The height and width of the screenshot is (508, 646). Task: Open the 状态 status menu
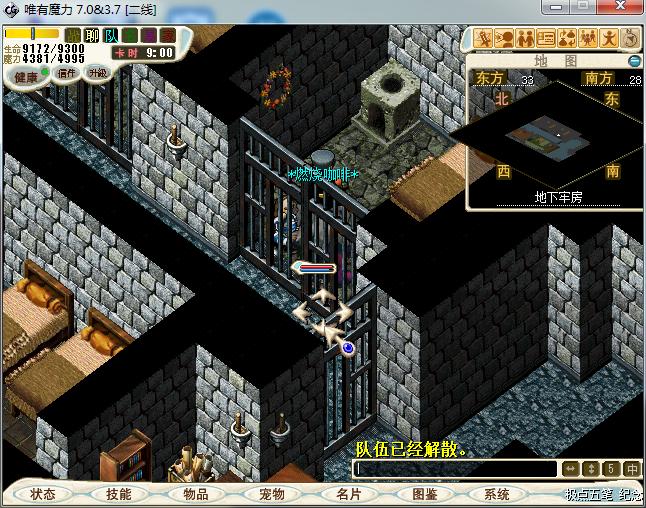click(x=43, y=494)
